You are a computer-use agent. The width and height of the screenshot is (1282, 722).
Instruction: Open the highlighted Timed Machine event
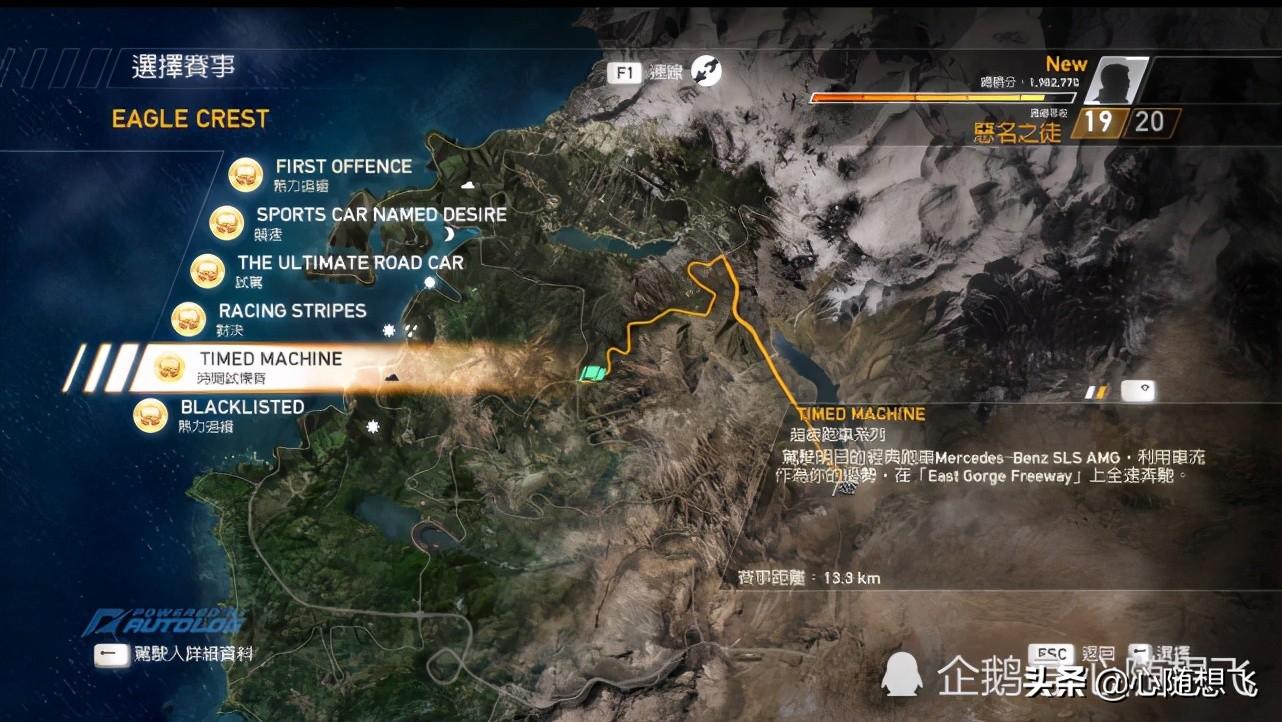270,359
